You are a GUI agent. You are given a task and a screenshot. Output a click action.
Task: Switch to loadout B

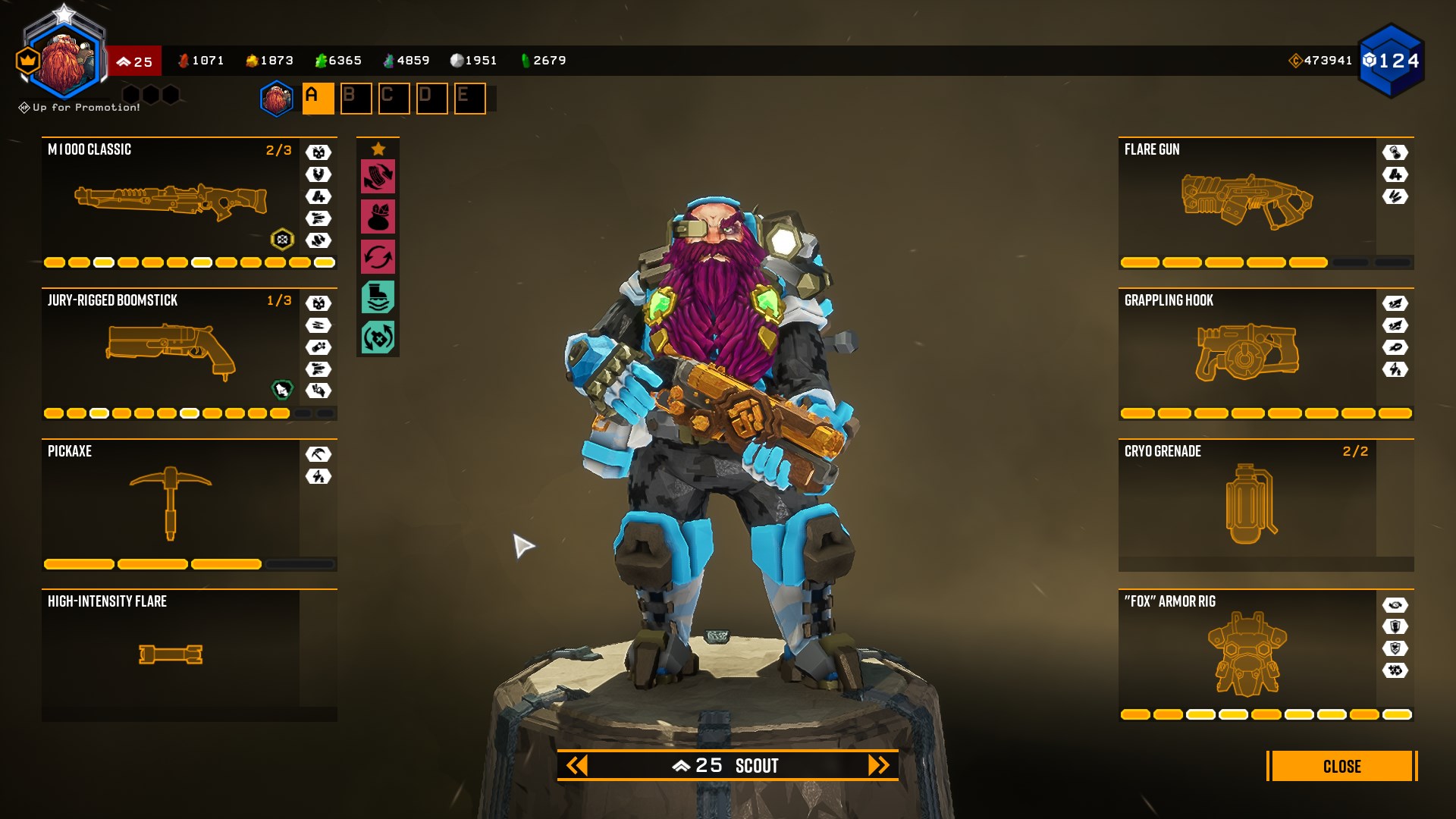(x=356, y=99)
